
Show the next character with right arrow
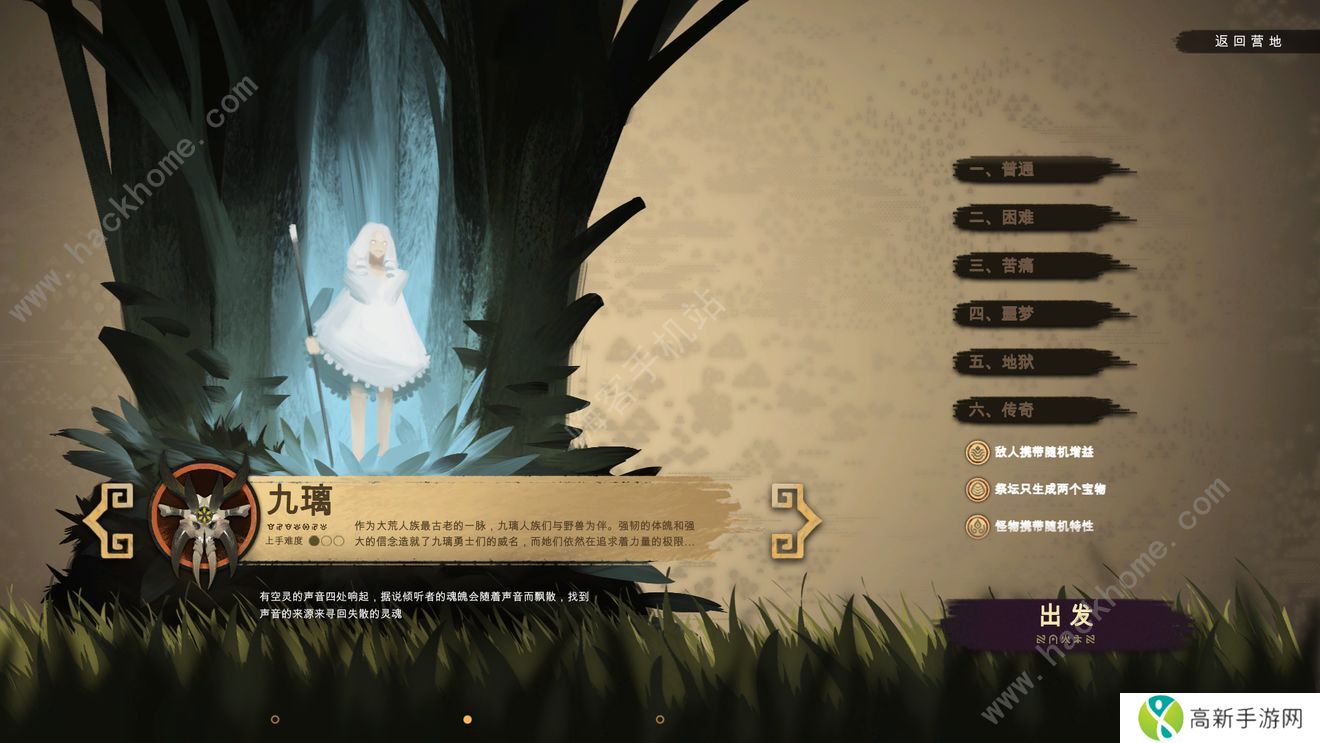click(x=795, y=520)
